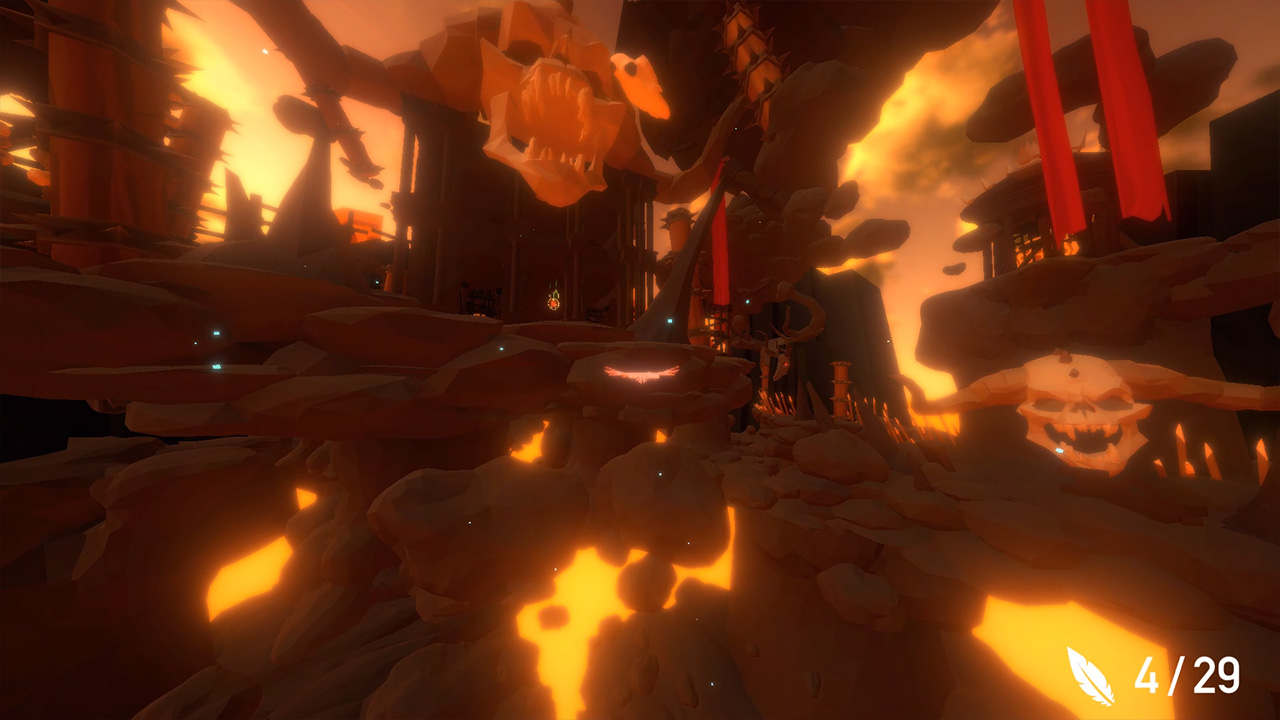Click the cyan glowing lamp above the emblem
The width and height of the screenshot is (1280, 720).
click(x=669, y=319)
